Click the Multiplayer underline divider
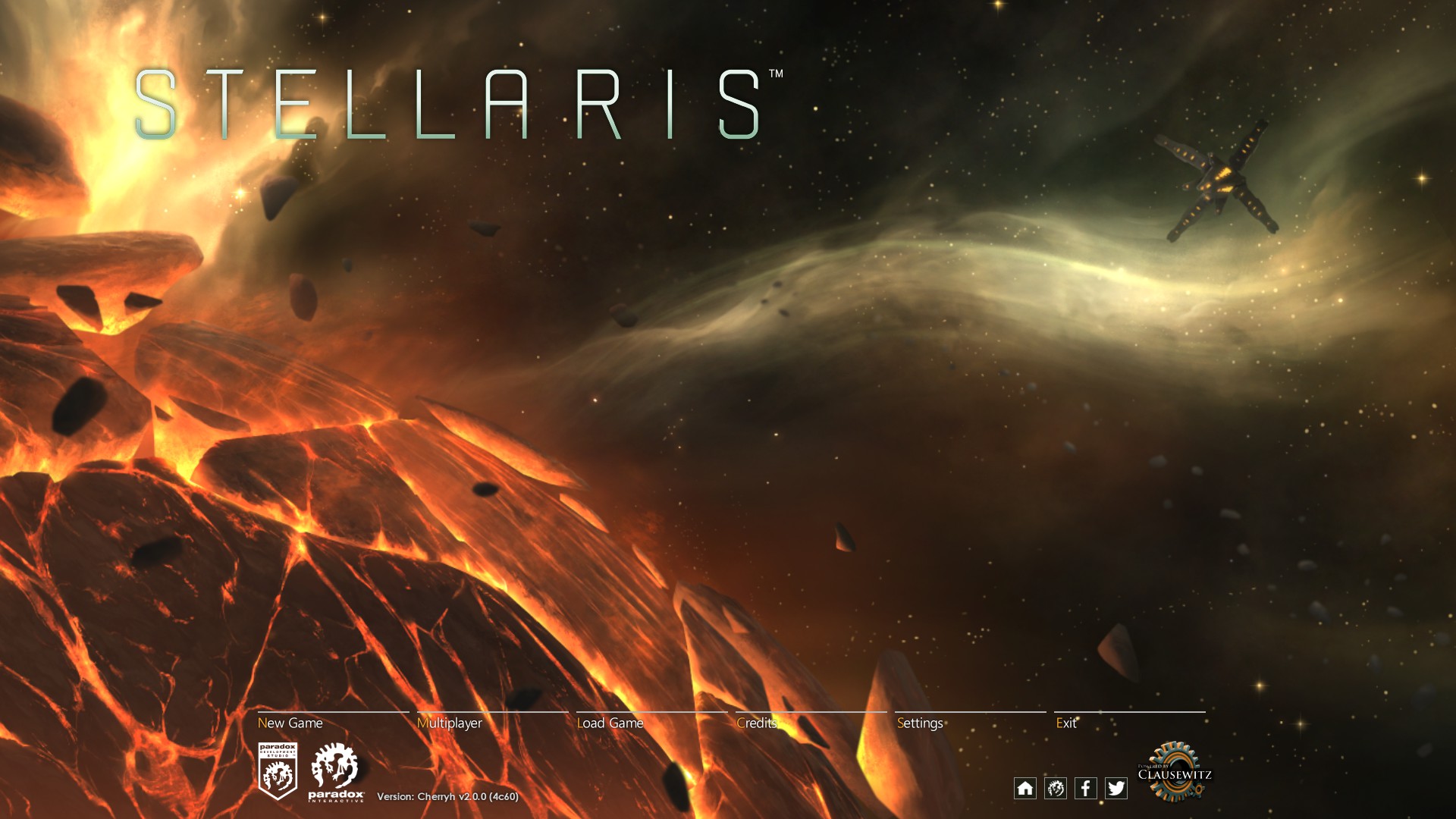The image size is (1456, 819). (x=494, y=713)
